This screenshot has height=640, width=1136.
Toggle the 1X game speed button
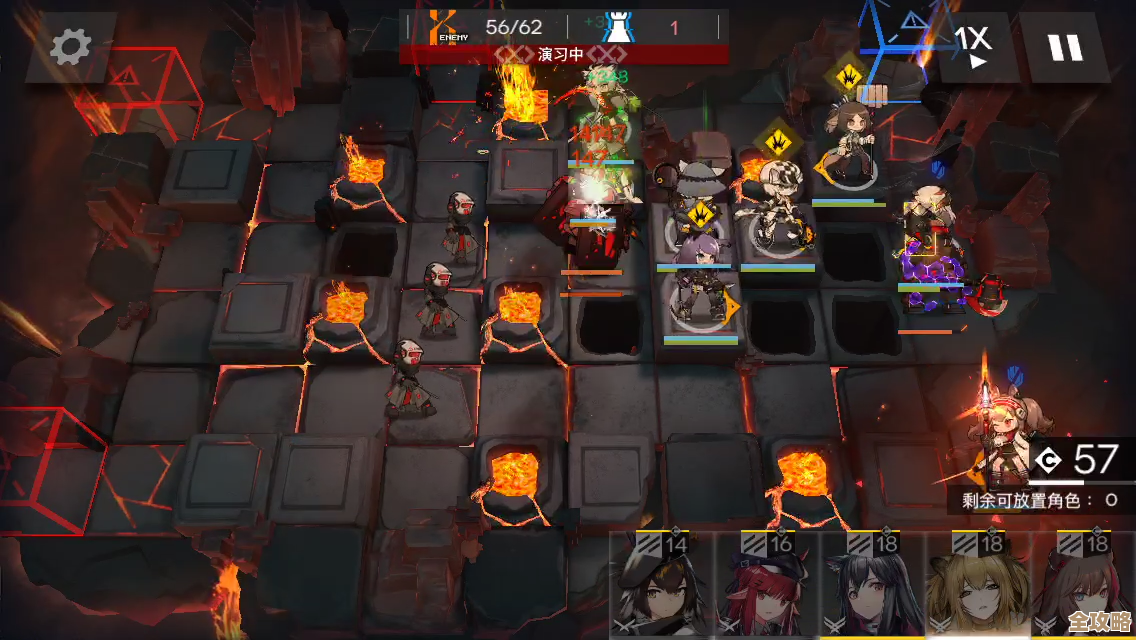[972, 46]
